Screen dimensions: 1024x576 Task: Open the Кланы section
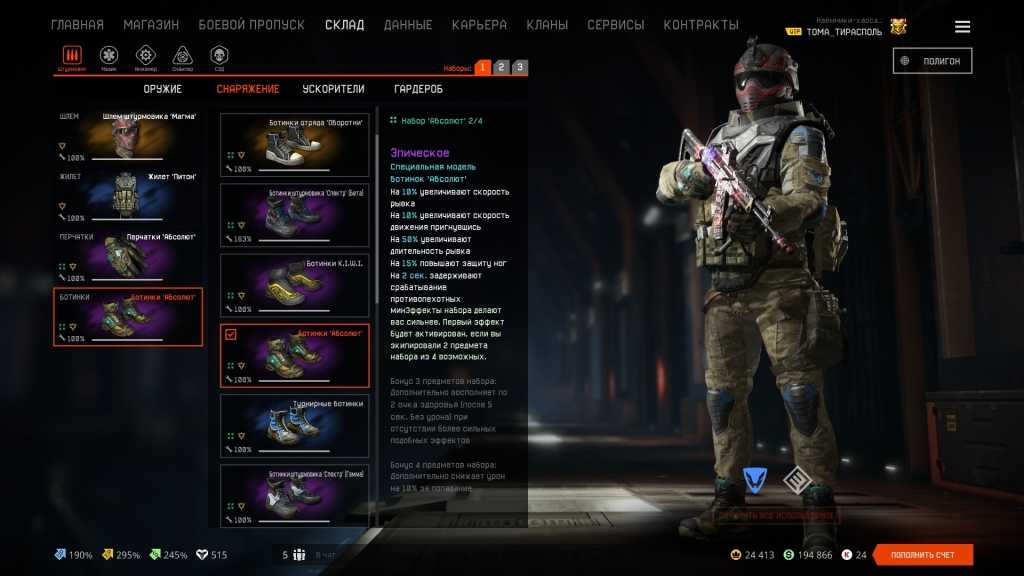547,25
